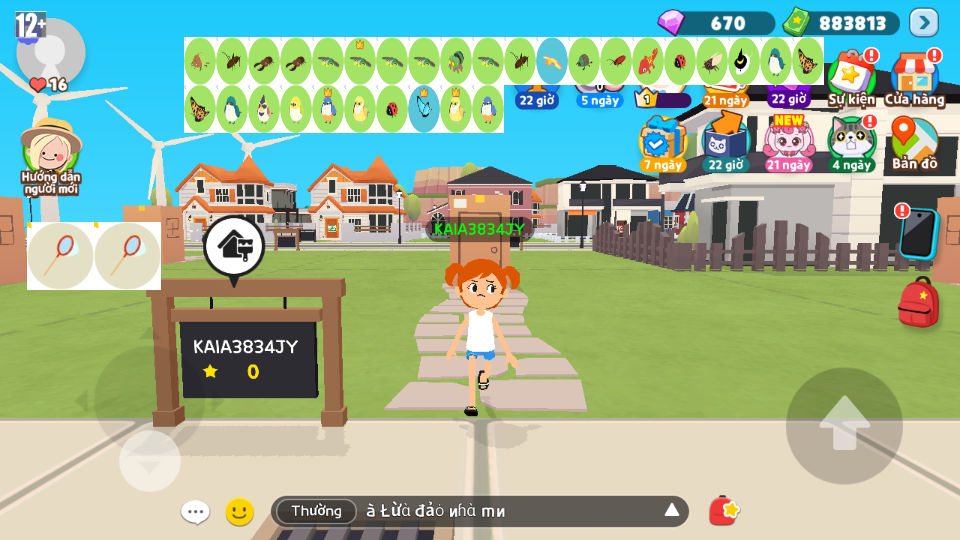Open the gift box offer with 7 ngày
This screenshot has height=540, width=960.
pyautogui.click(x=661, y=142)
